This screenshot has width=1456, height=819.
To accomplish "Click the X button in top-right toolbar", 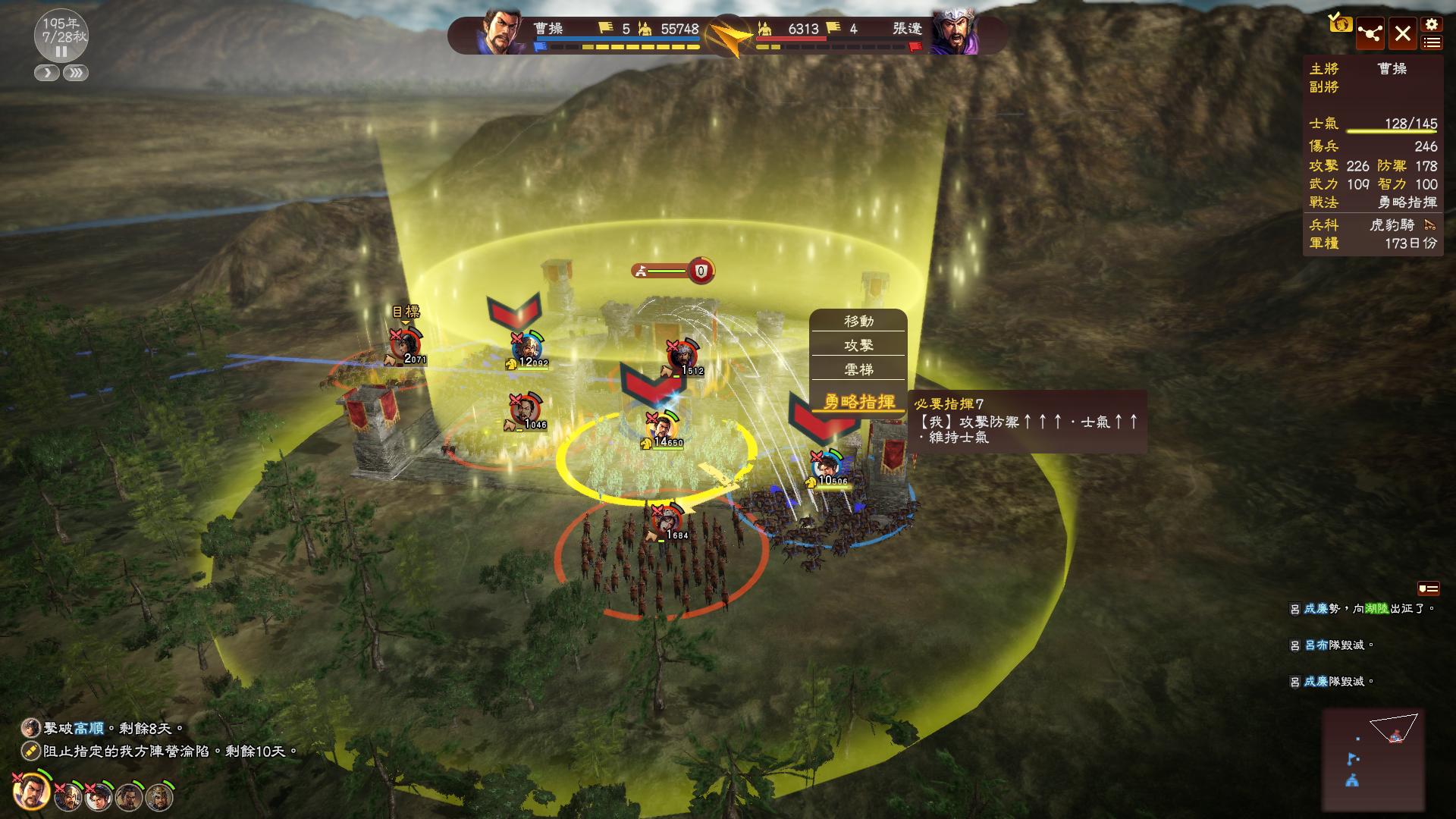I will pyautogui.click(x=1402, y=34).
